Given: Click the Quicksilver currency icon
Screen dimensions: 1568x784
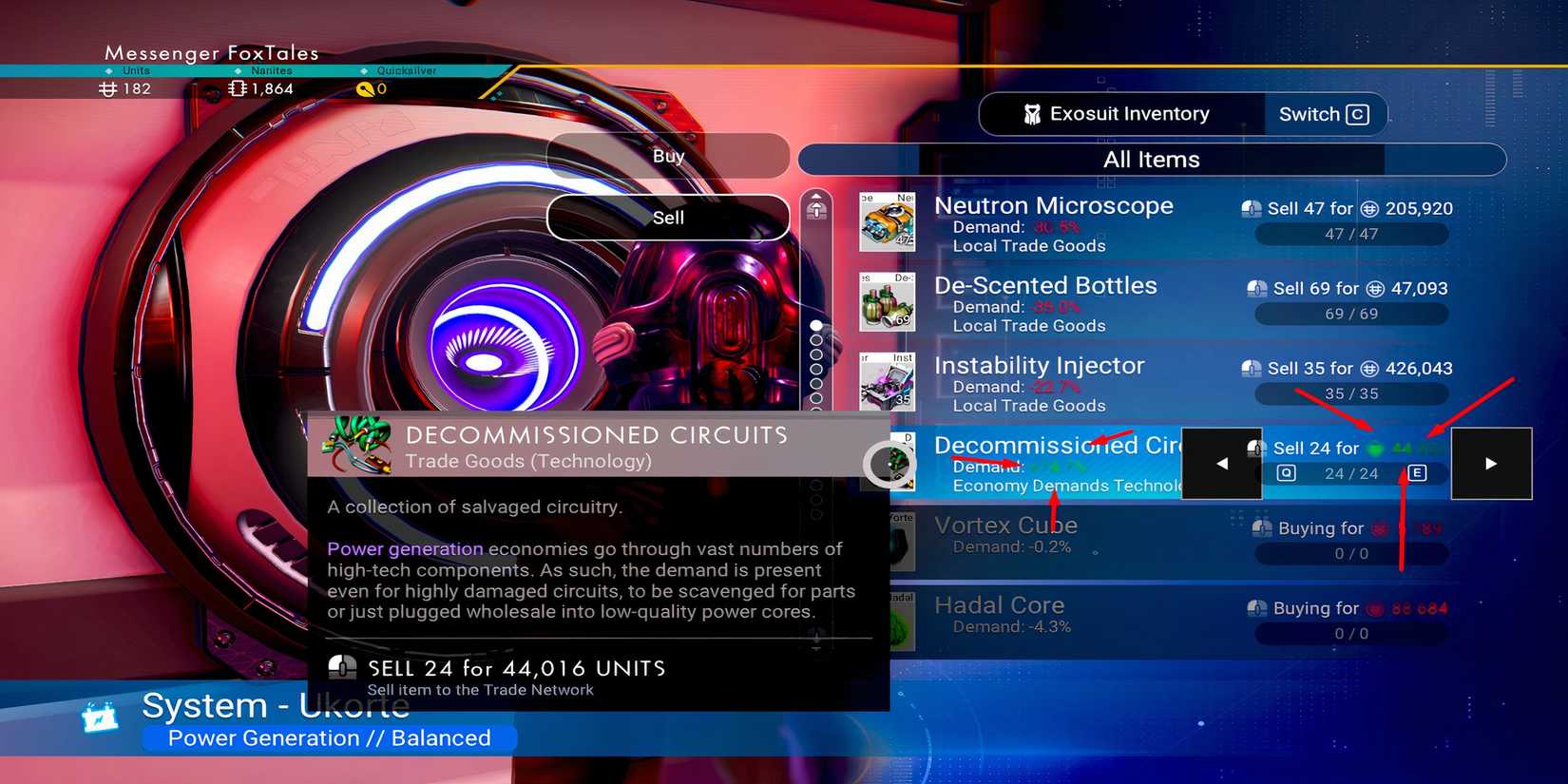Looking at the screenshot, I should click(x=366, y=88).
